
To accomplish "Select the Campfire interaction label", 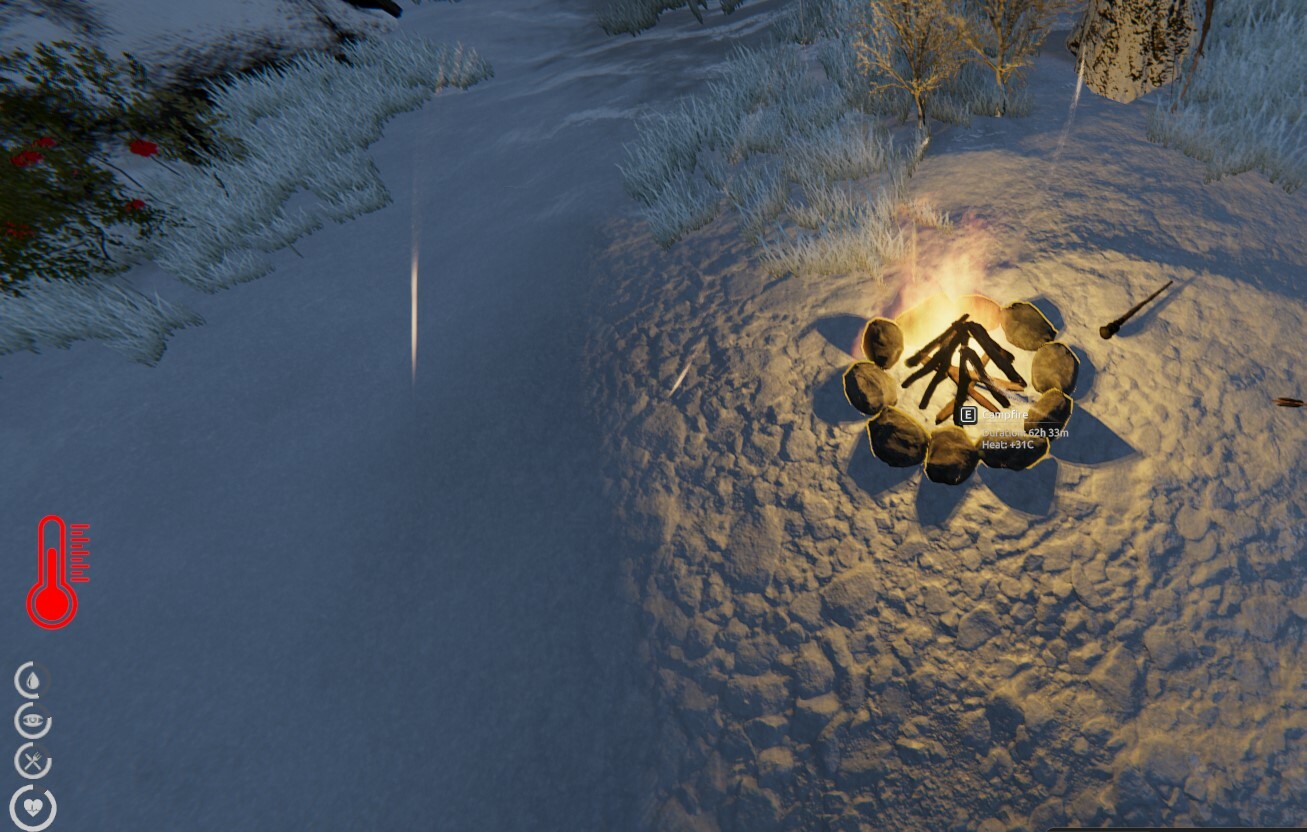I will (x=1003, y=413).
